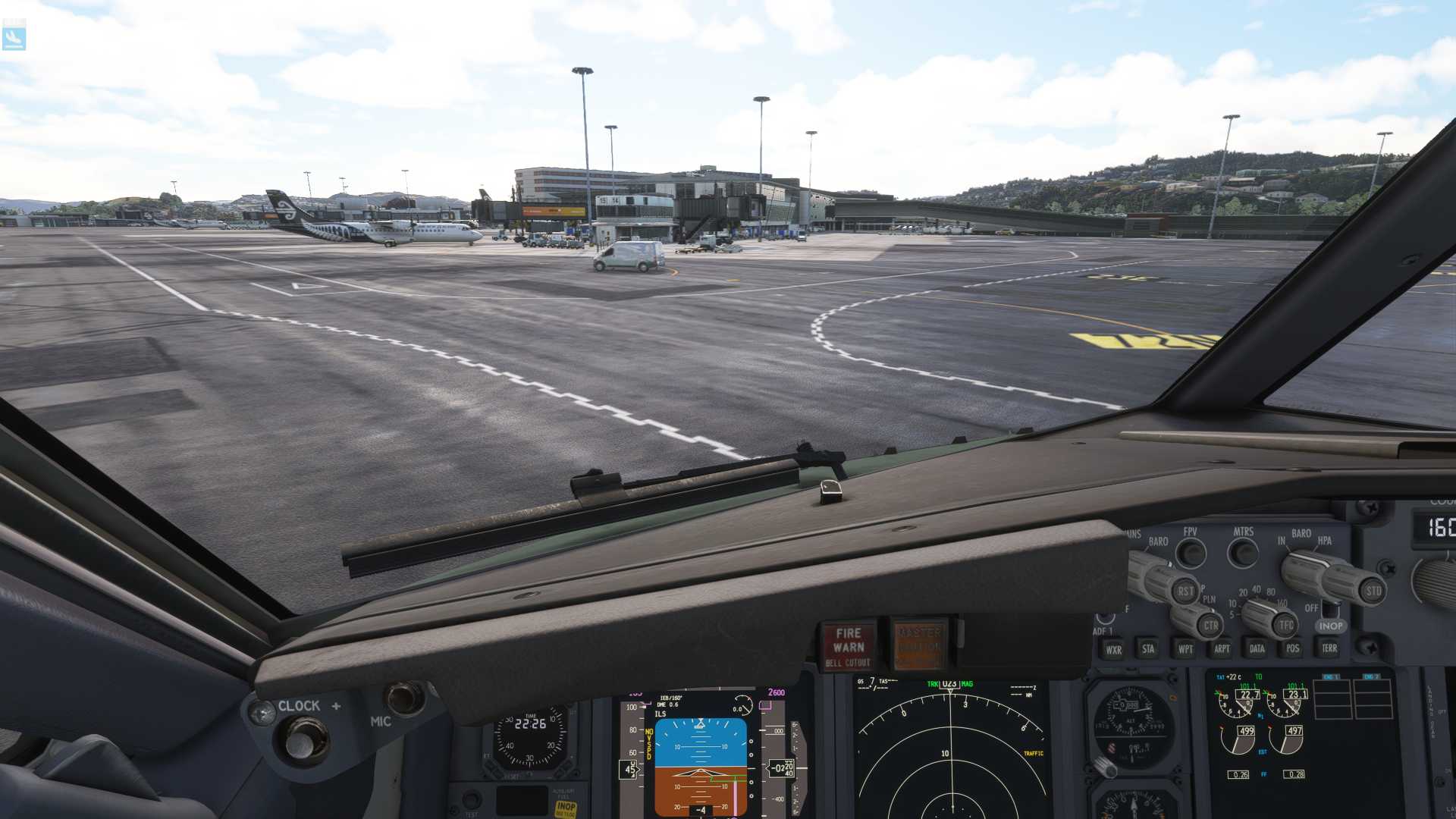Enable terrain with the TERR button
The height and width of the screenshot is (819, 1456).
(x=1330, y=650)
